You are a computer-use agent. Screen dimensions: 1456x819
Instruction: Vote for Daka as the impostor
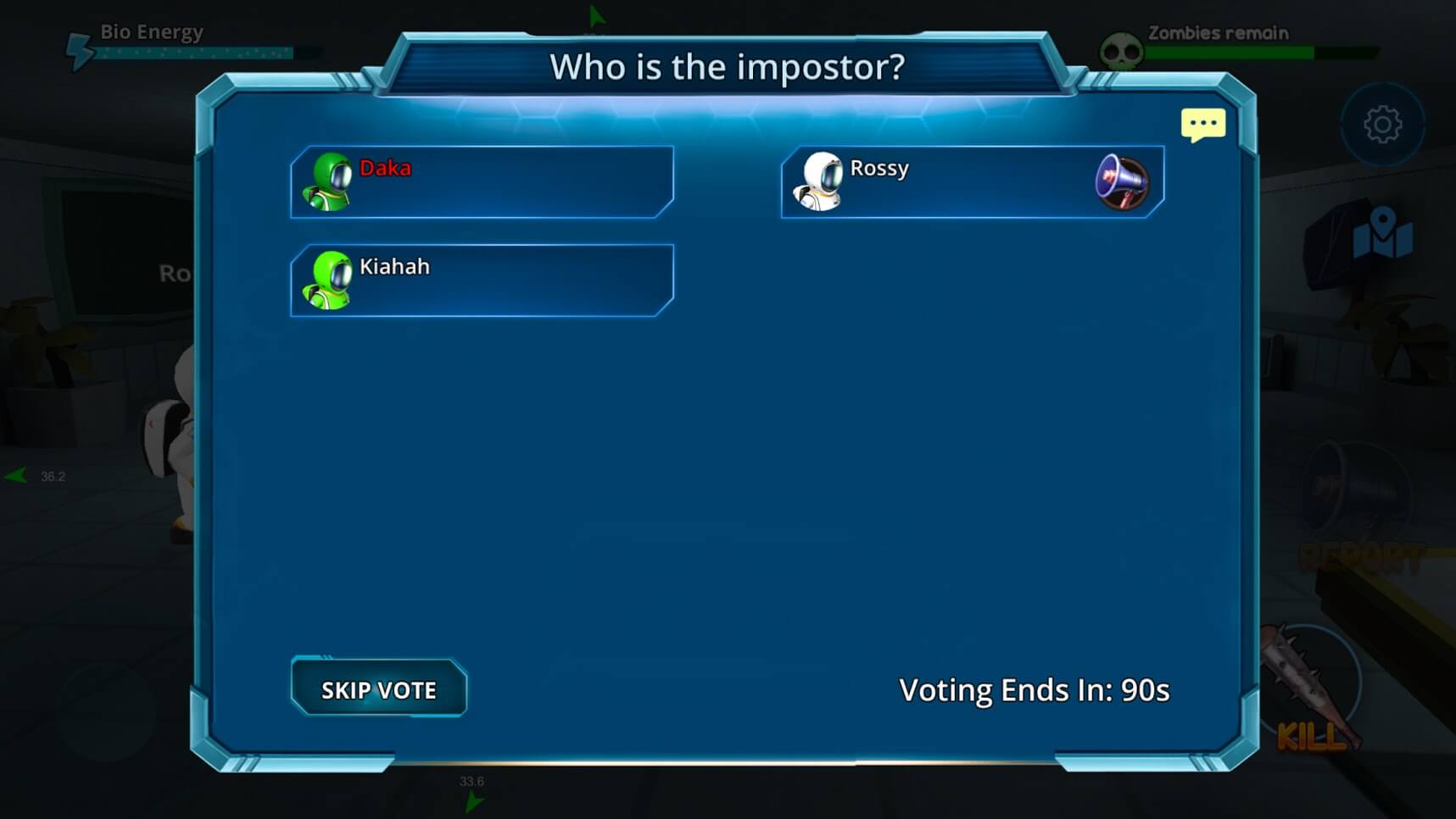pos(482,182)
